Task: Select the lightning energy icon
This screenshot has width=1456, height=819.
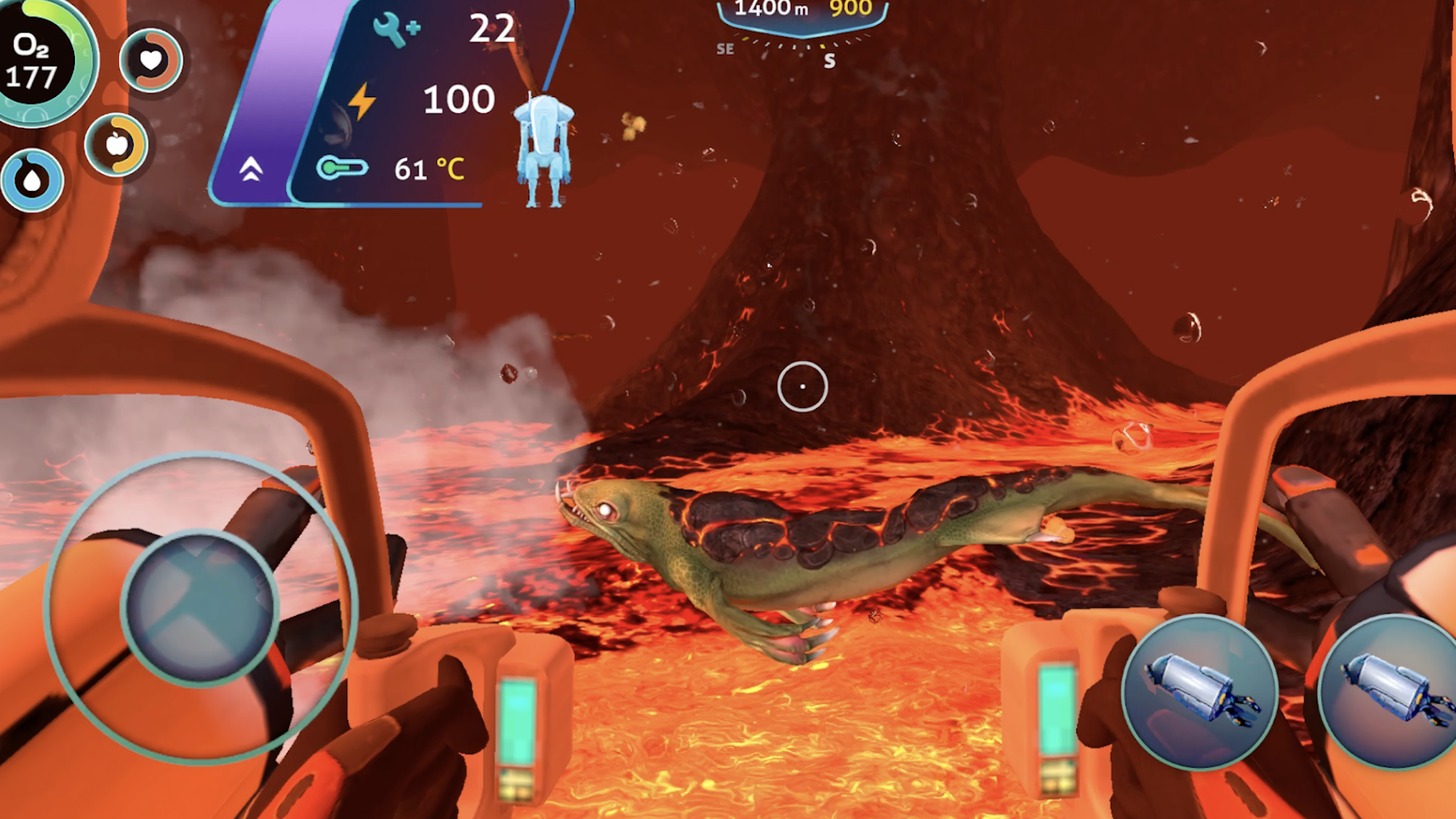Action: pos(363,99)
